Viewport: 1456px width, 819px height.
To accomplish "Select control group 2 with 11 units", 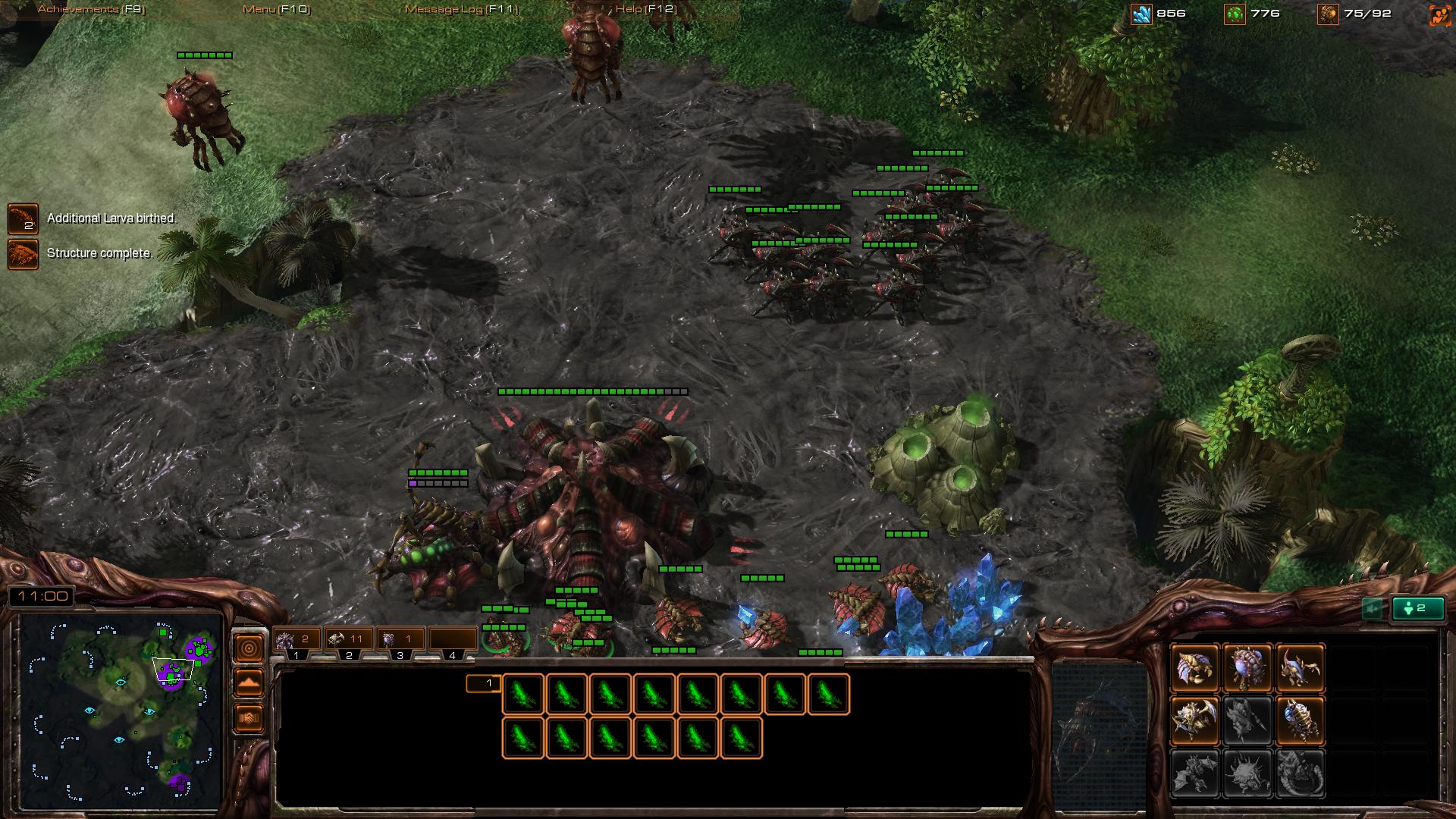I will pyautogui.click(x=347, y=641).
